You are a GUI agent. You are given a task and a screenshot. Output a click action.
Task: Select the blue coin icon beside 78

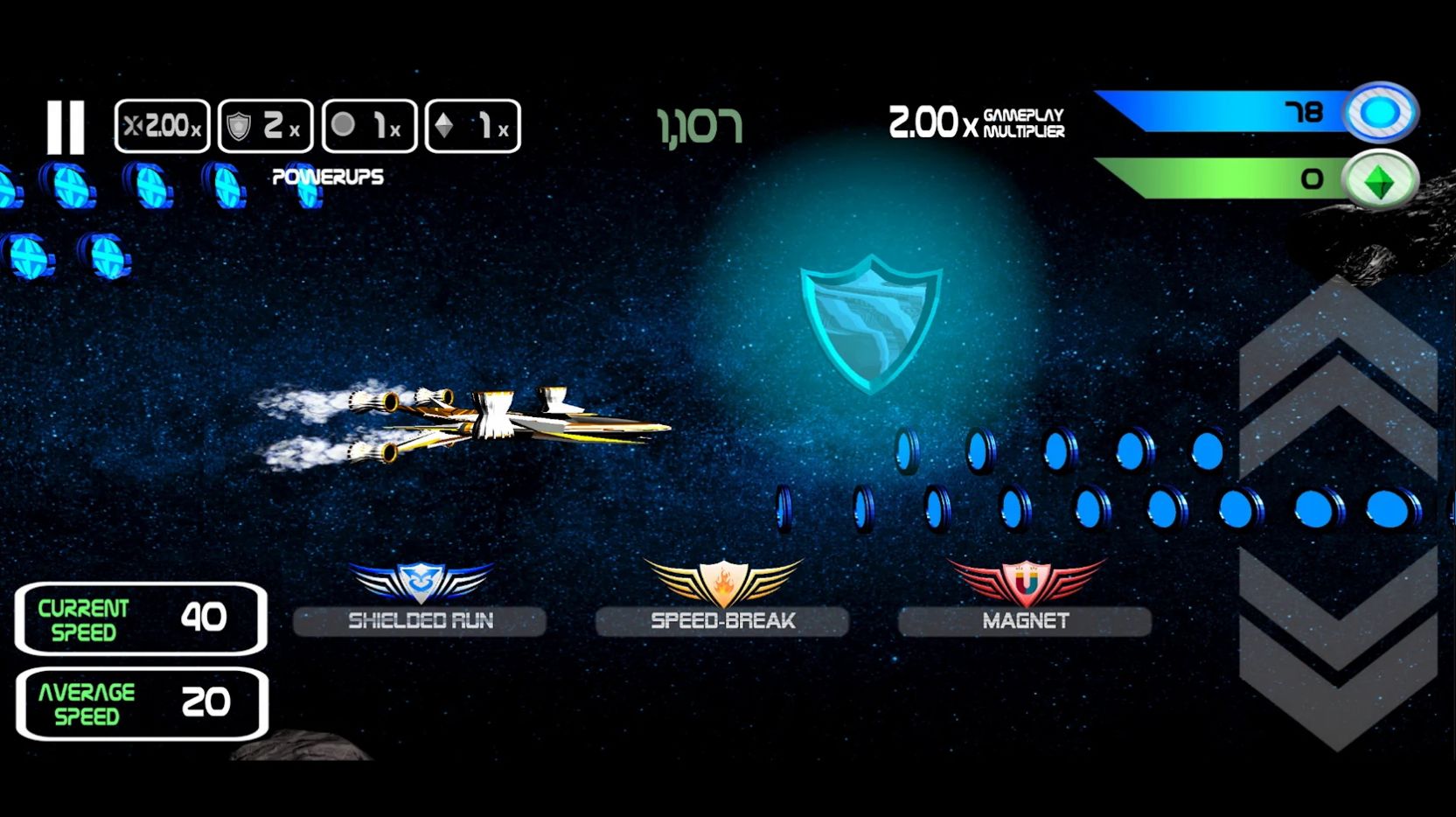1382,110
